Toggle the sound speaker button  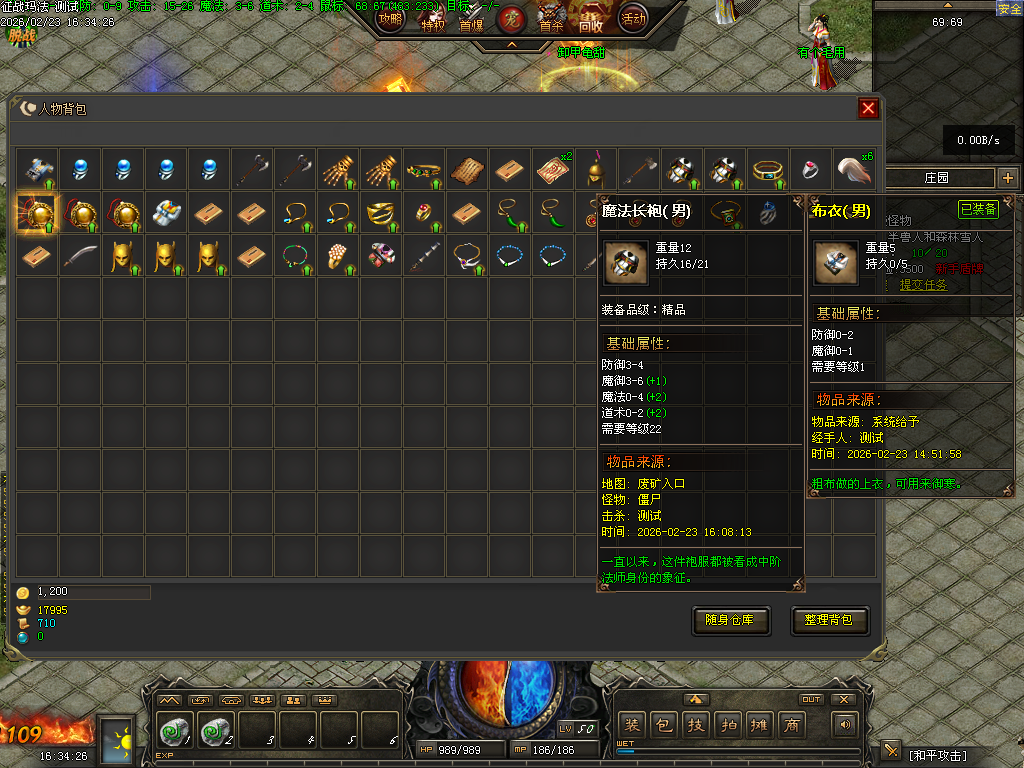[x=846, y=725]
